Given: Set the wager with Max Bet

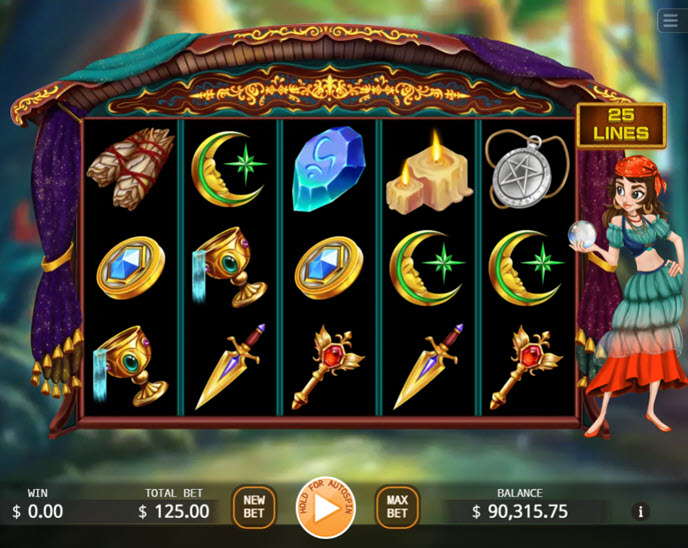Looking at the screenshot, I should tap(397, 507).
